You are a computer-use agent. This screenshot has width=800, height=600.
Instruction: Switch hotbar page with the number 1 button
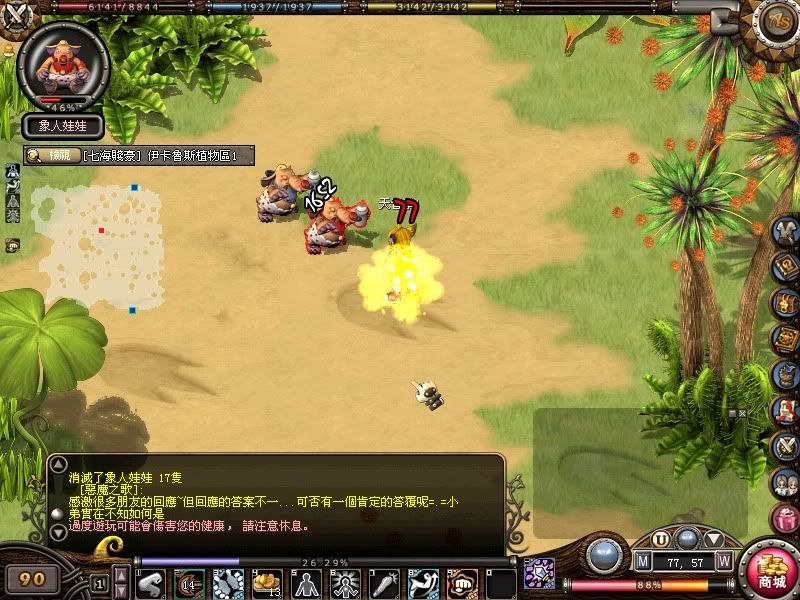coord(99,582)
